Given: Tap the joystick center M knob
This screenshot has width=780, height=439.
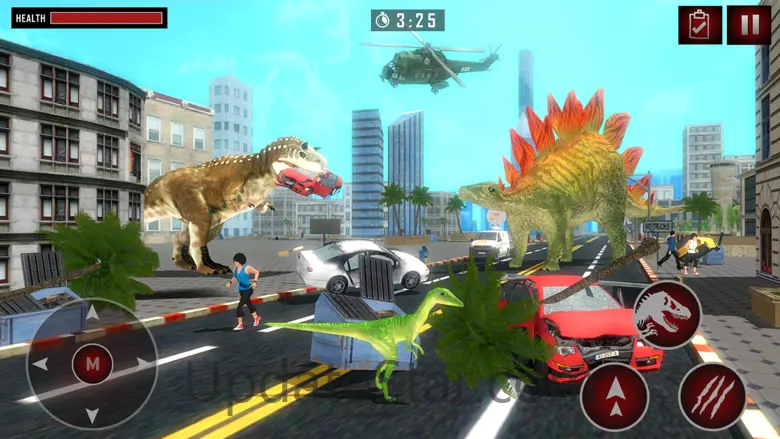Looking at the screenshot, I should [92, 364].
